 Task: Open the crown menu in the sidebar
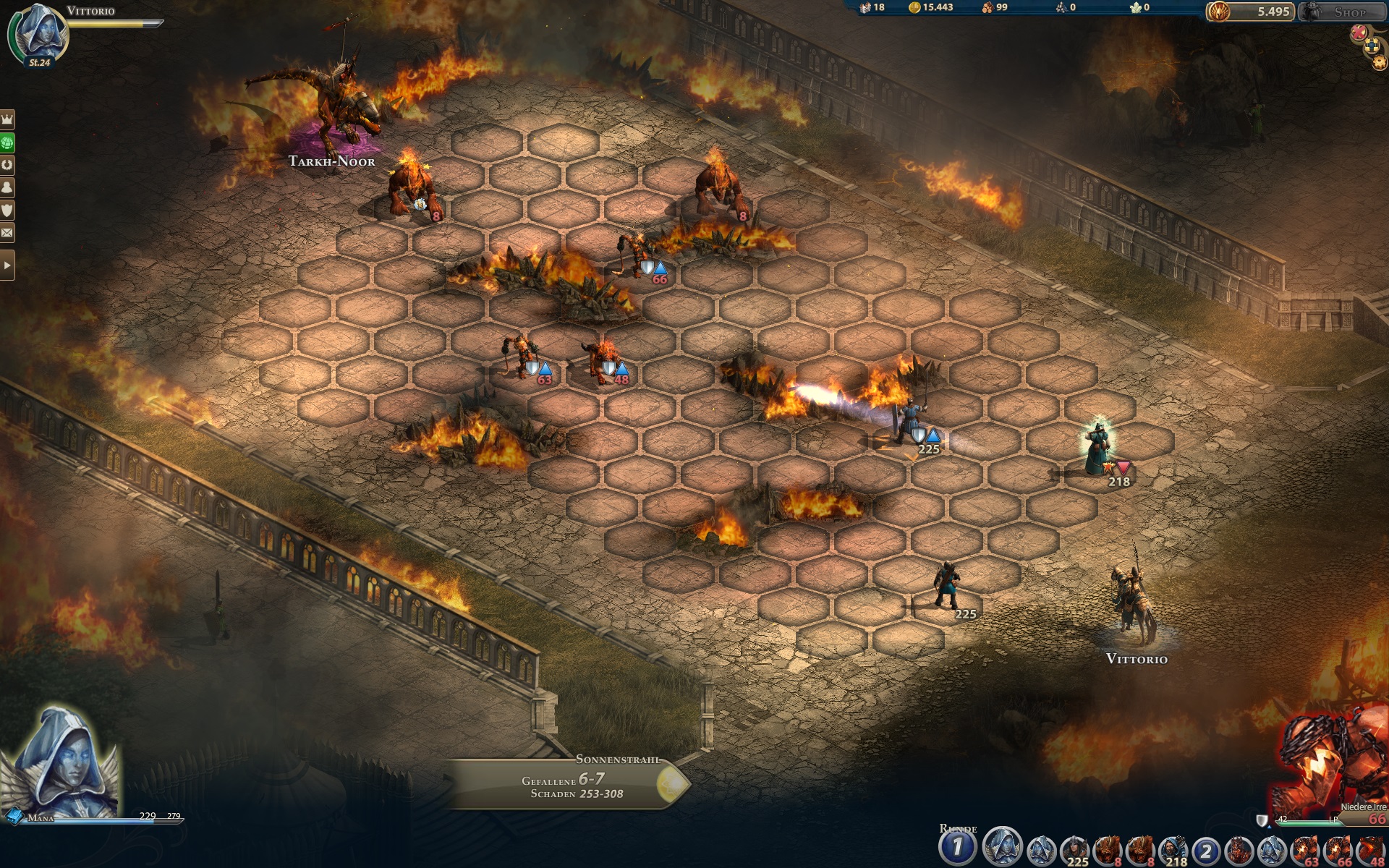coord(7,119)
